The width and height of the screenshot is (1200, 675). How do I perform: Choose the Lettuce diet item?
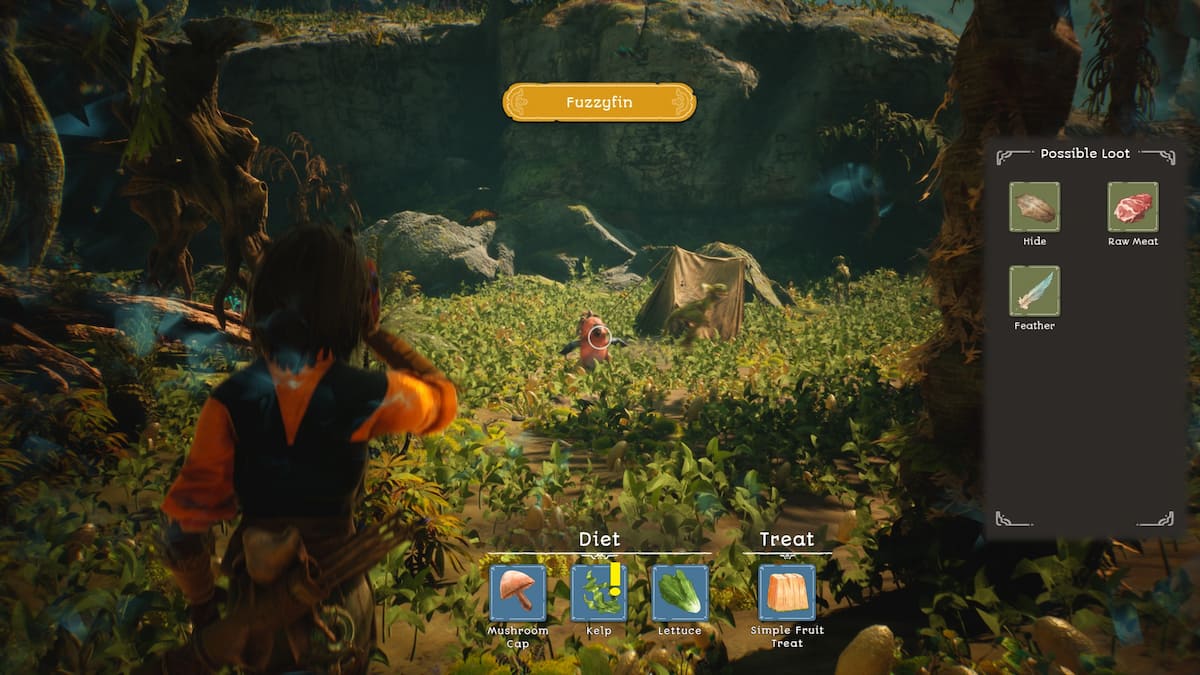point(680,593)
